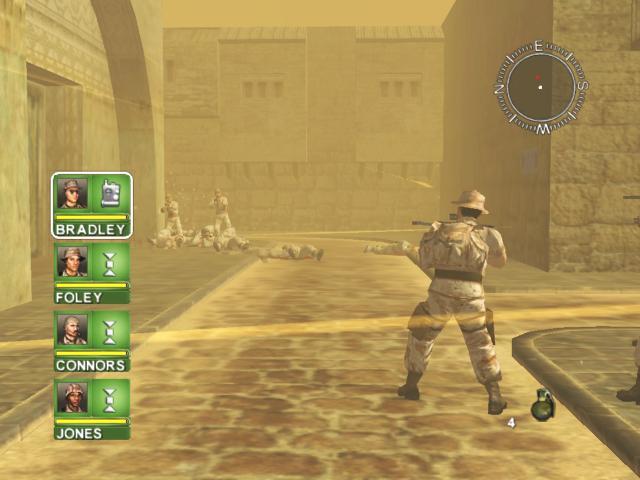Click Connors' formation order icon
640x480 pixels.
pos(110,329)
